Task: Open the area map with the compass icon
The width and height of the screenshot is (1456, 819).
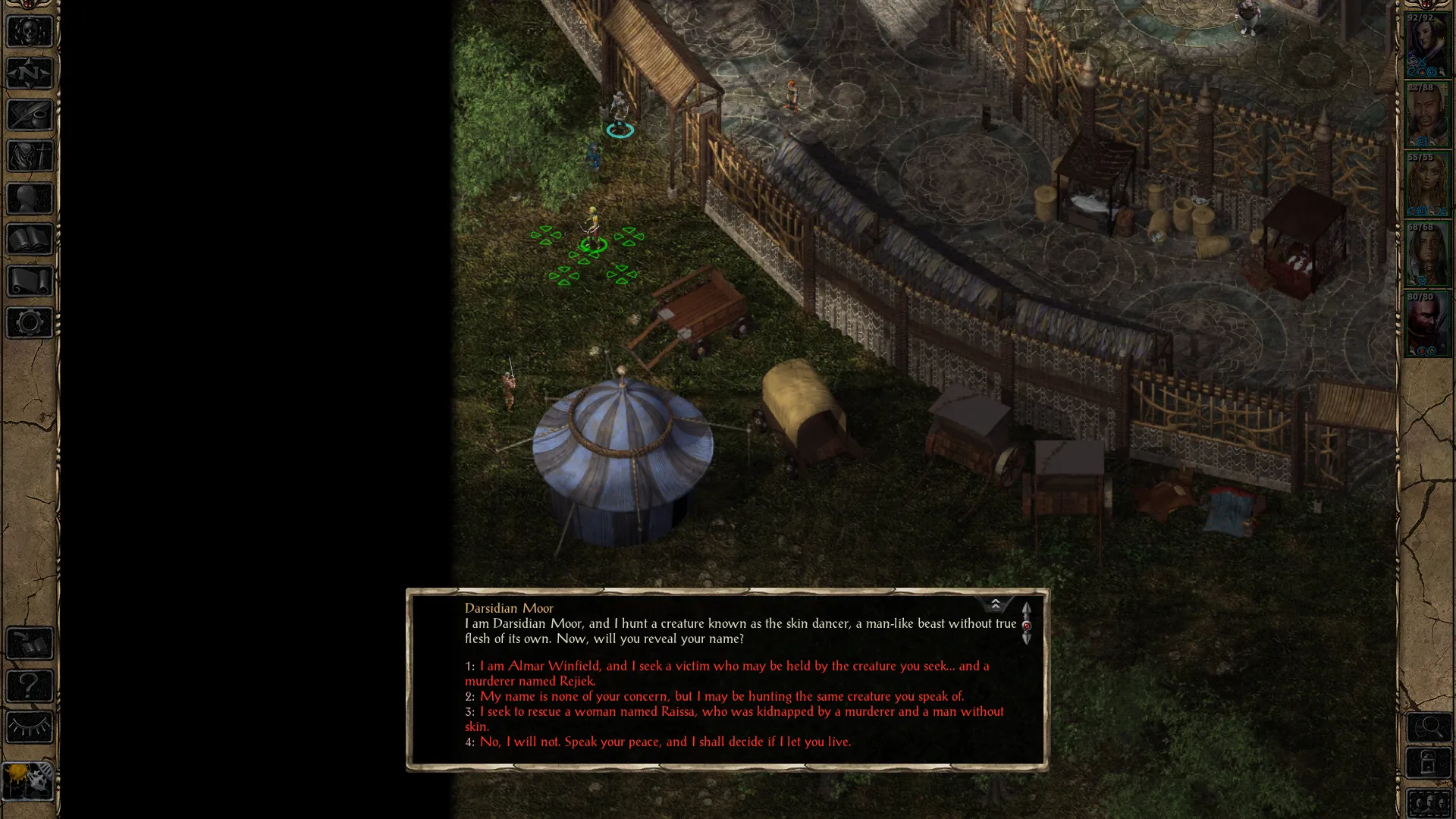Action: [x=30, y=74]
